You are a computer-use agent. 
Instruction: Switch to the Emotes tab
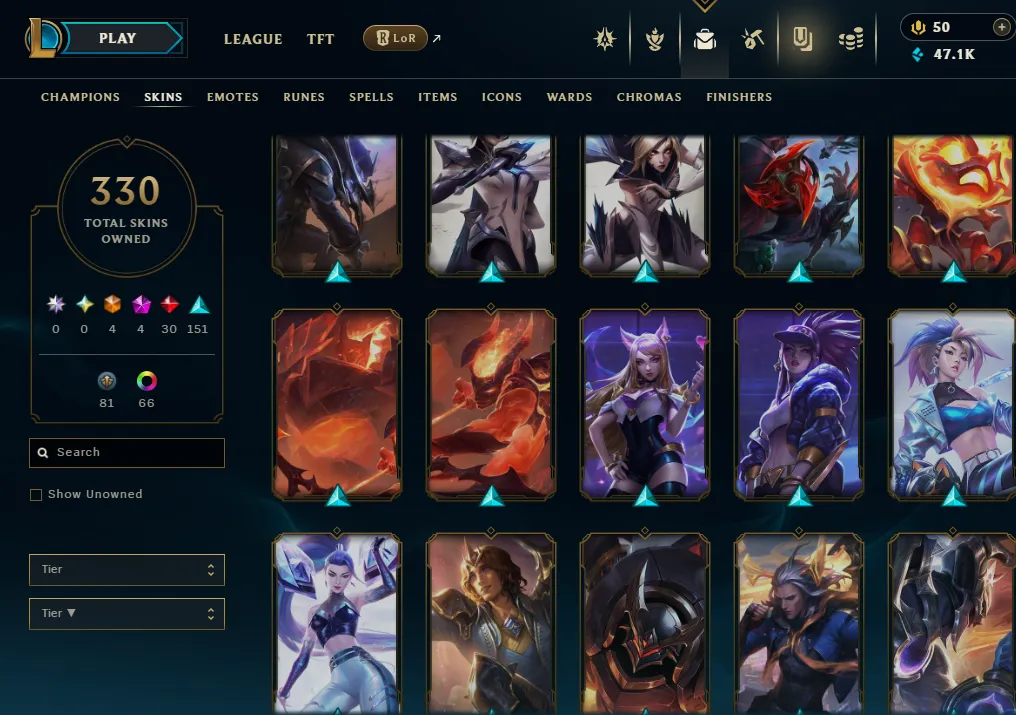(233, 97)
